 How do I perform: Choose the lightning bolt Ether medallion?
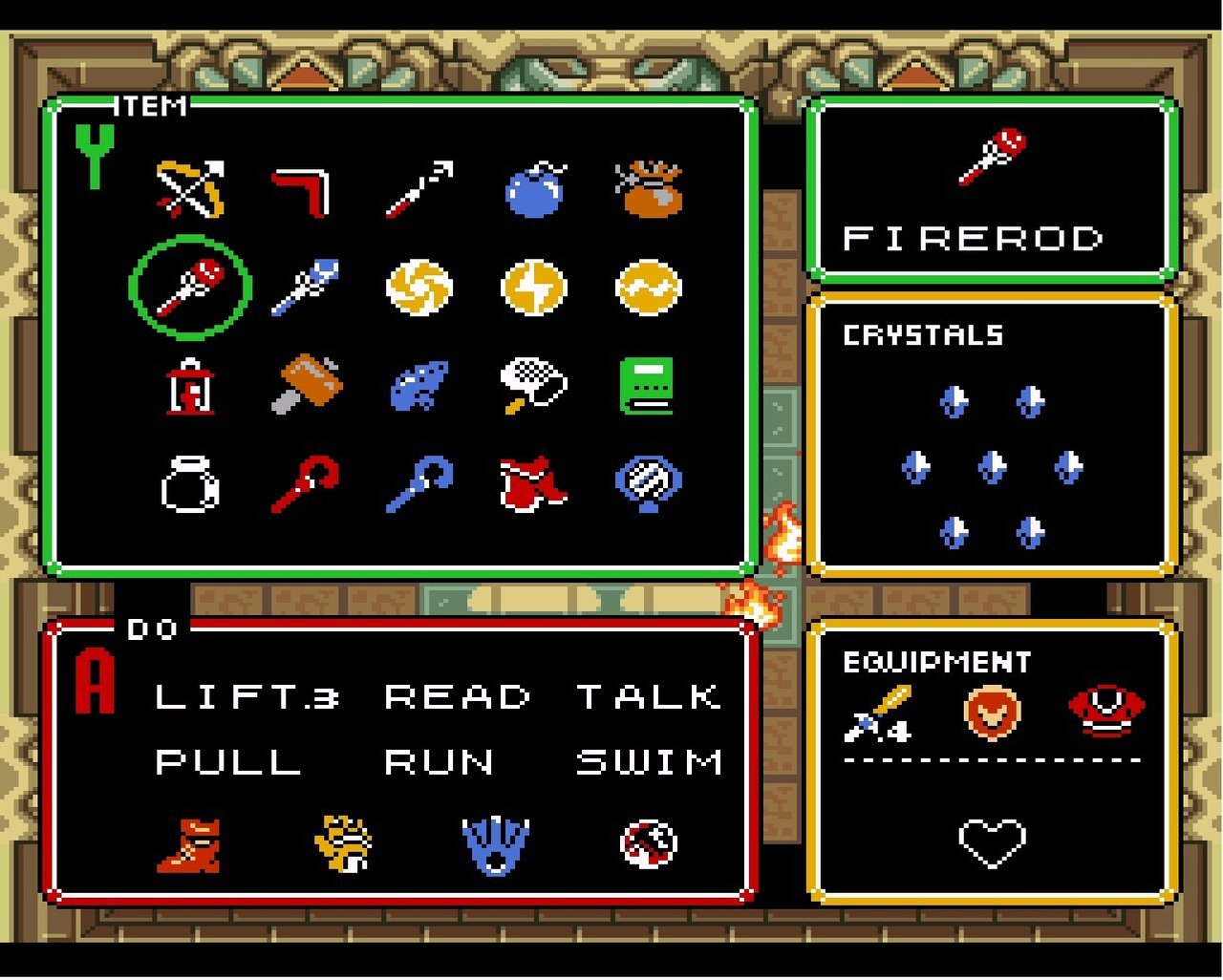pyautogui.click(x=534, y=288)
